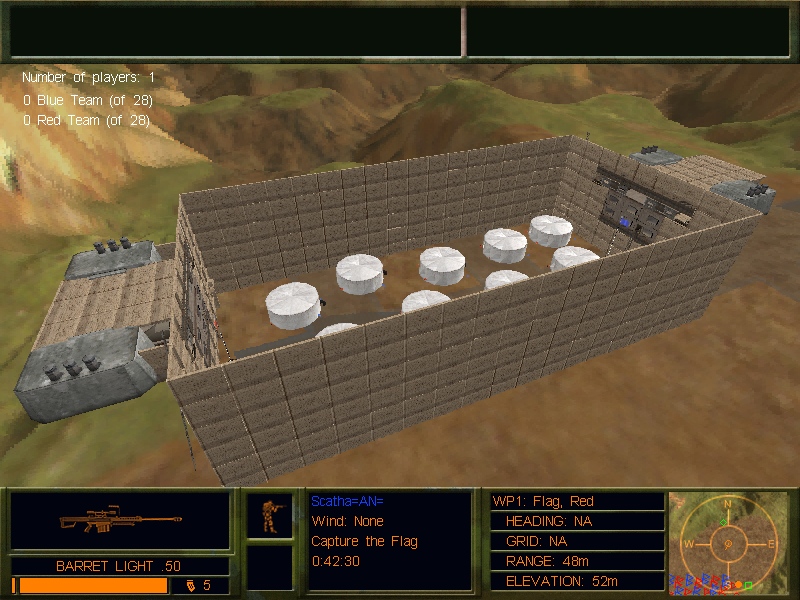
Task: Click the soldier stance indicator icon
Action: (270, 515)
